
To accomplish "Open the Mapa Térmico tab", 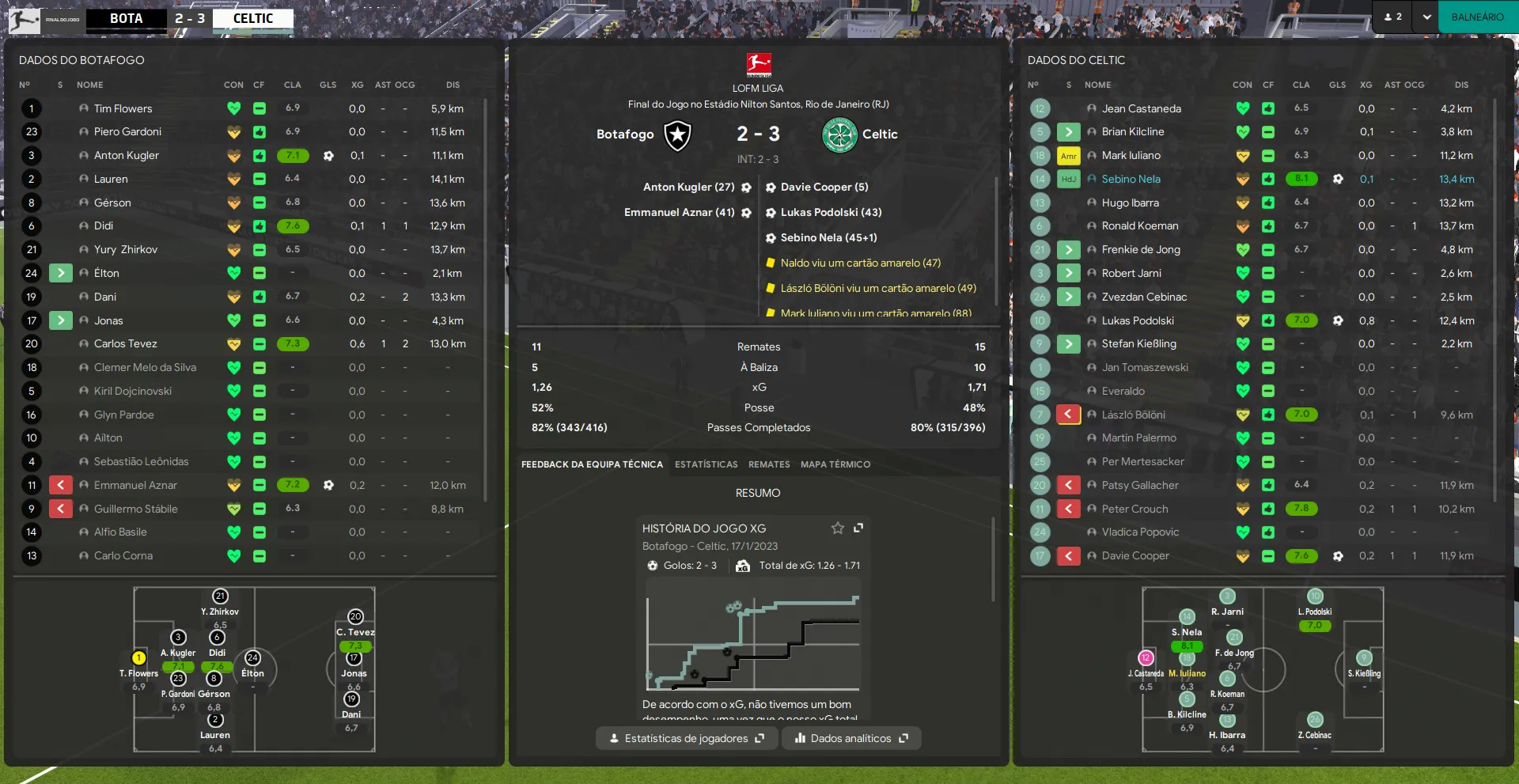I will point(835,464).
